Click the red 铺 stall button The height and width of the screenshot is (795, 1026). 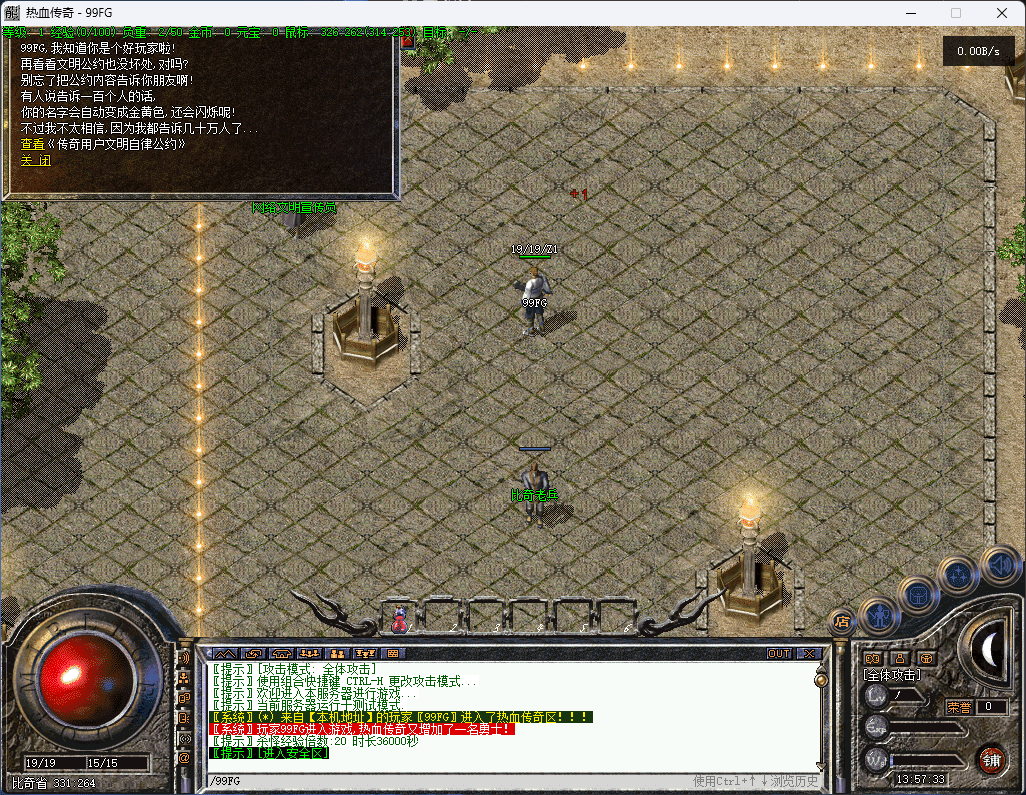(x=991, y=759)
